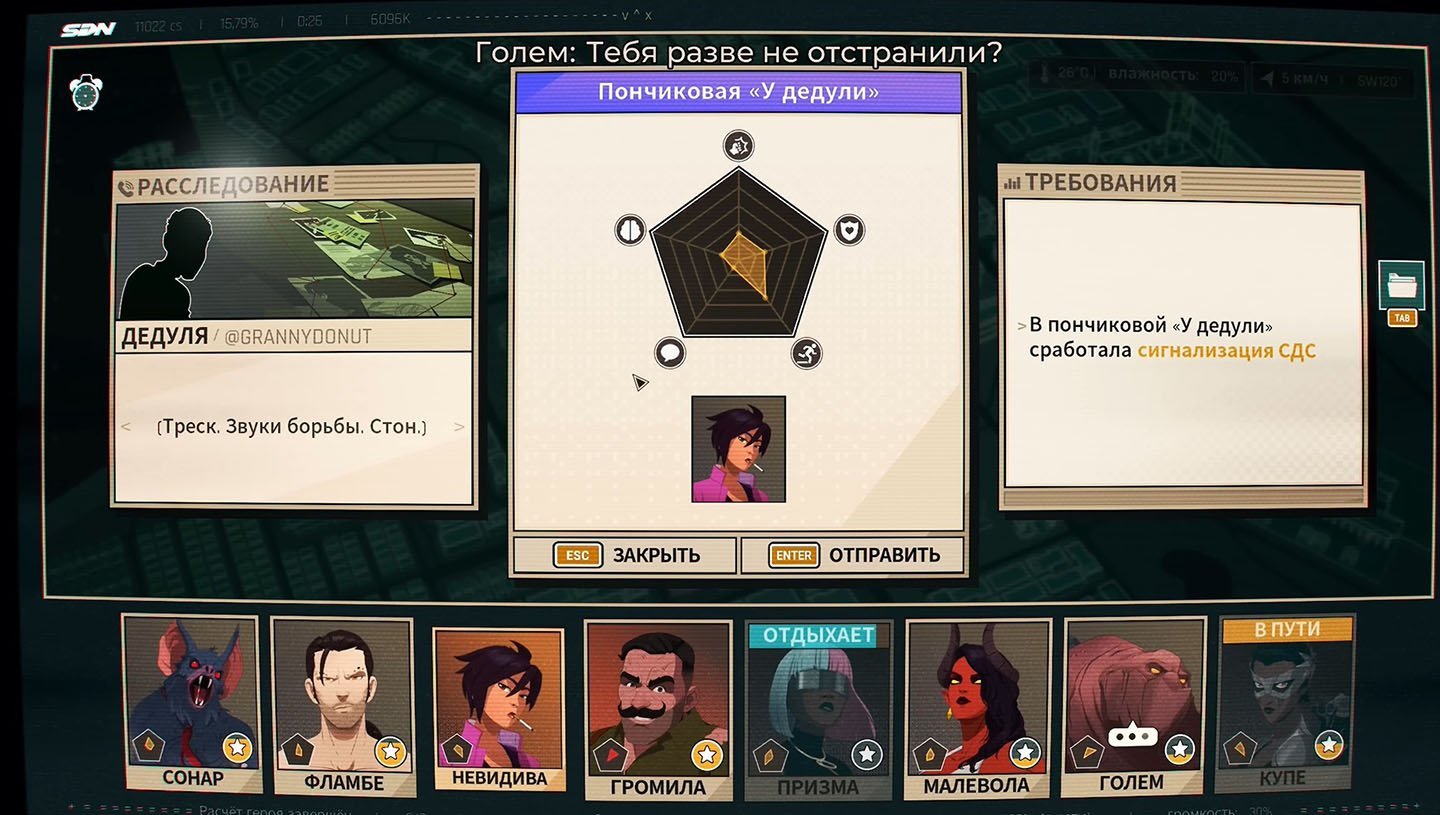
Task: Show the next investigation transcript line
Action: coord(459,427)
